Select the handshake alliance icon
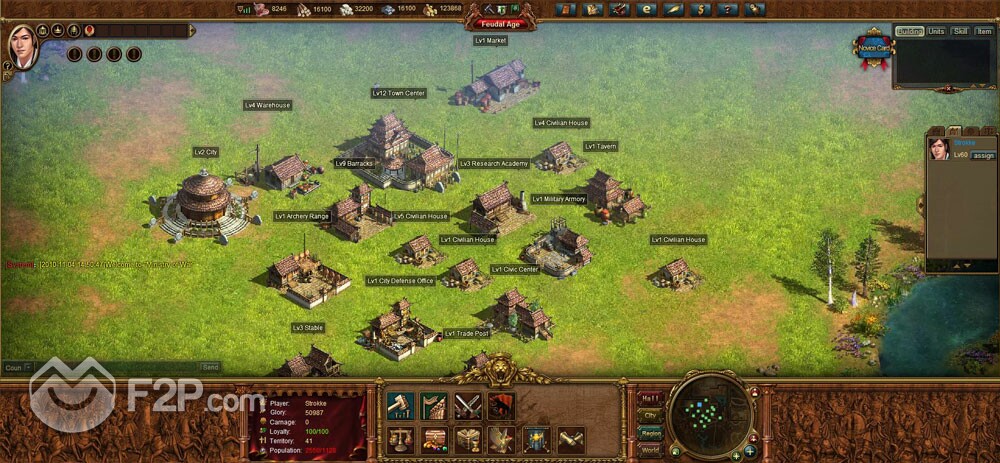This screenshot has height=463, width=1000. click(571, 440)
